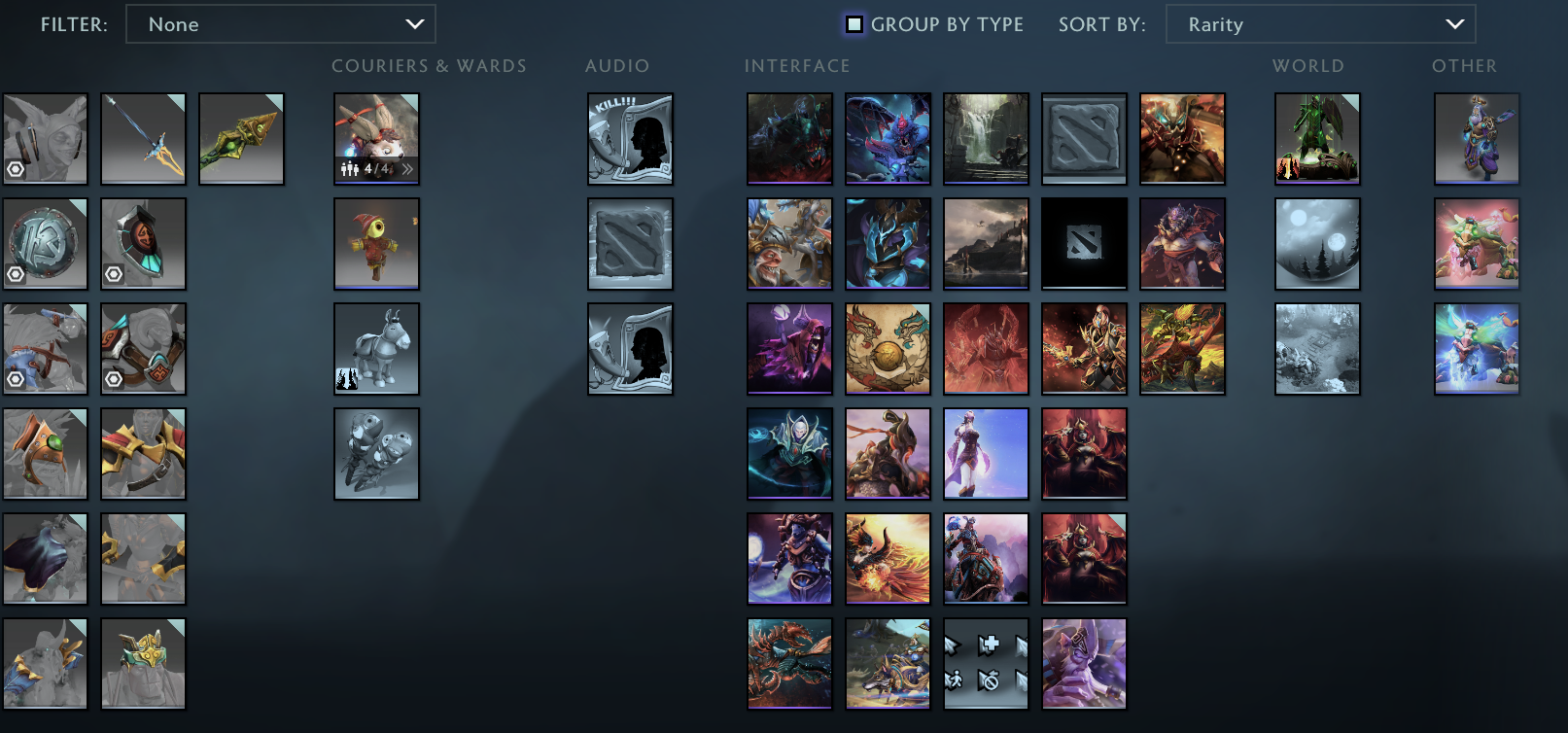
Task: Open the SORT BY Rarity dropdown
Action: 1320,24
